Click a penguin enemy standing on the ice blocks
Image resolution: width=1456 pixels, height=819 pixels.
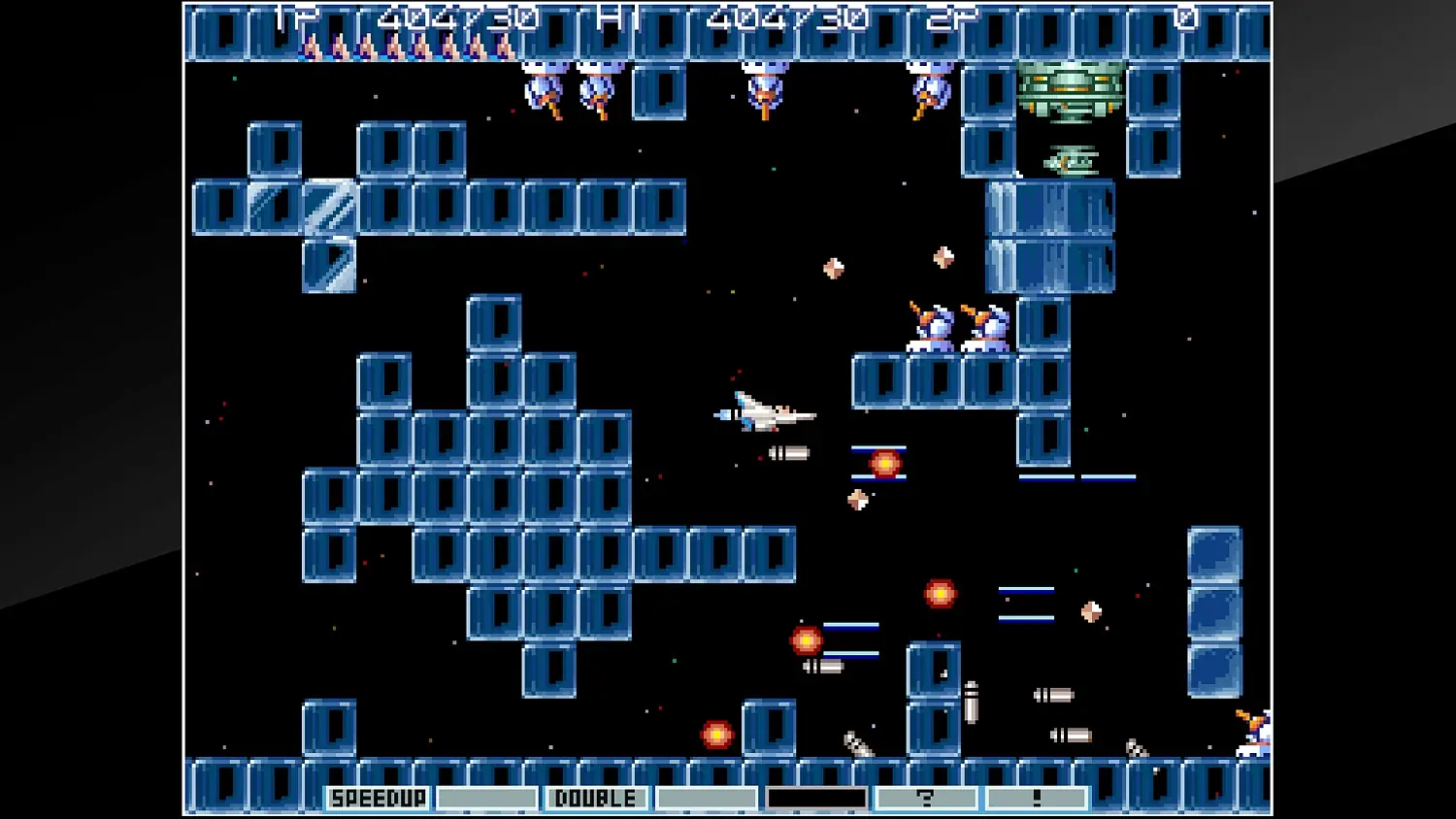point(932,328)
